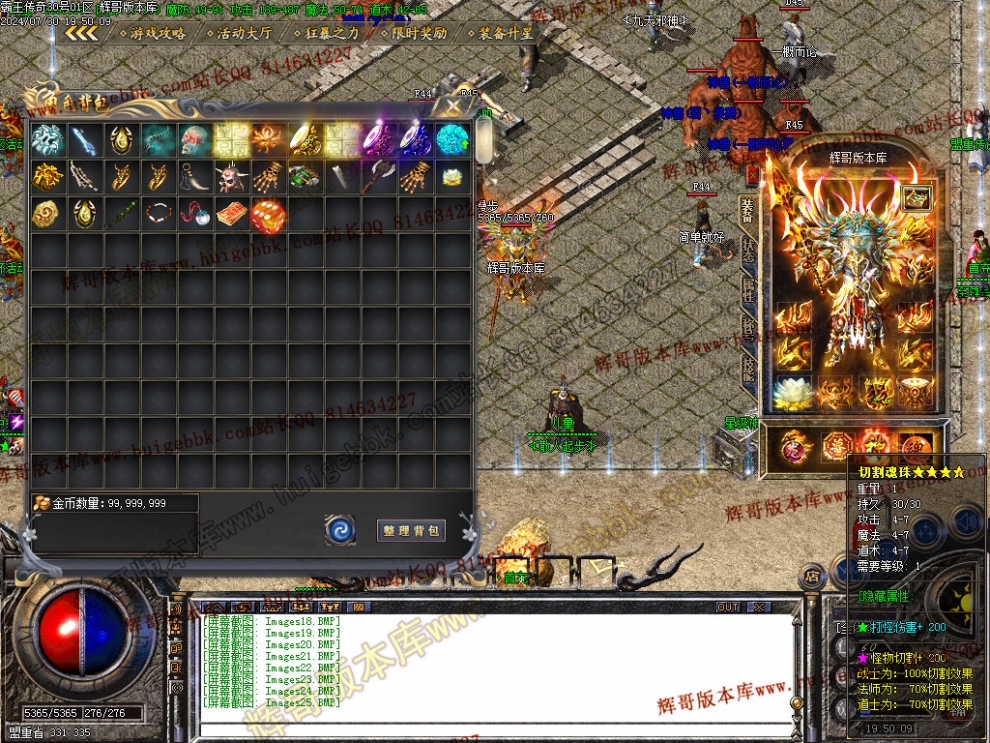Select the blue sword item in backpack
990x743 pixels.
click(x=84, y=140)
